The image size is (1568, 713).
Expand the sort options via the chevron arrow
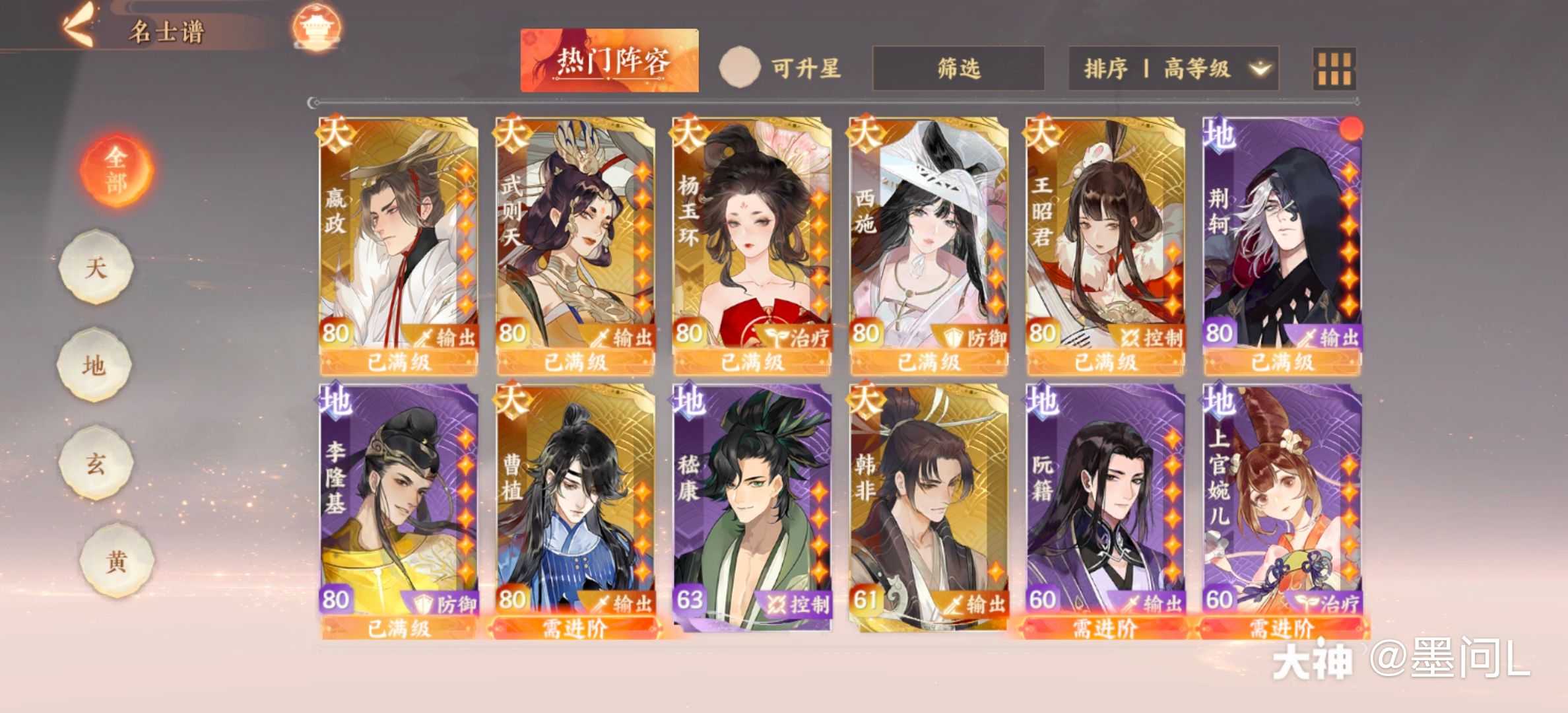tap(1262, 66)
